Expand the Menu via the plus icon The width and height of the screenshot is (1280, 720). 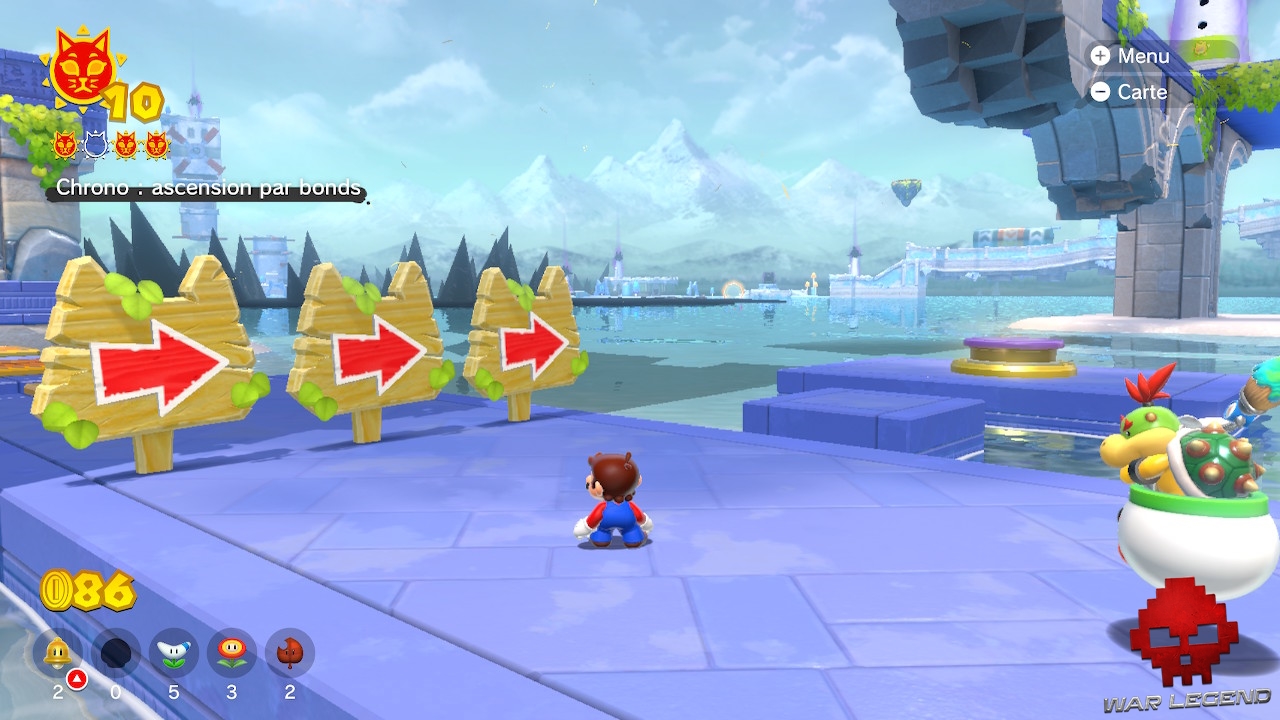[x=1102, y=56]
